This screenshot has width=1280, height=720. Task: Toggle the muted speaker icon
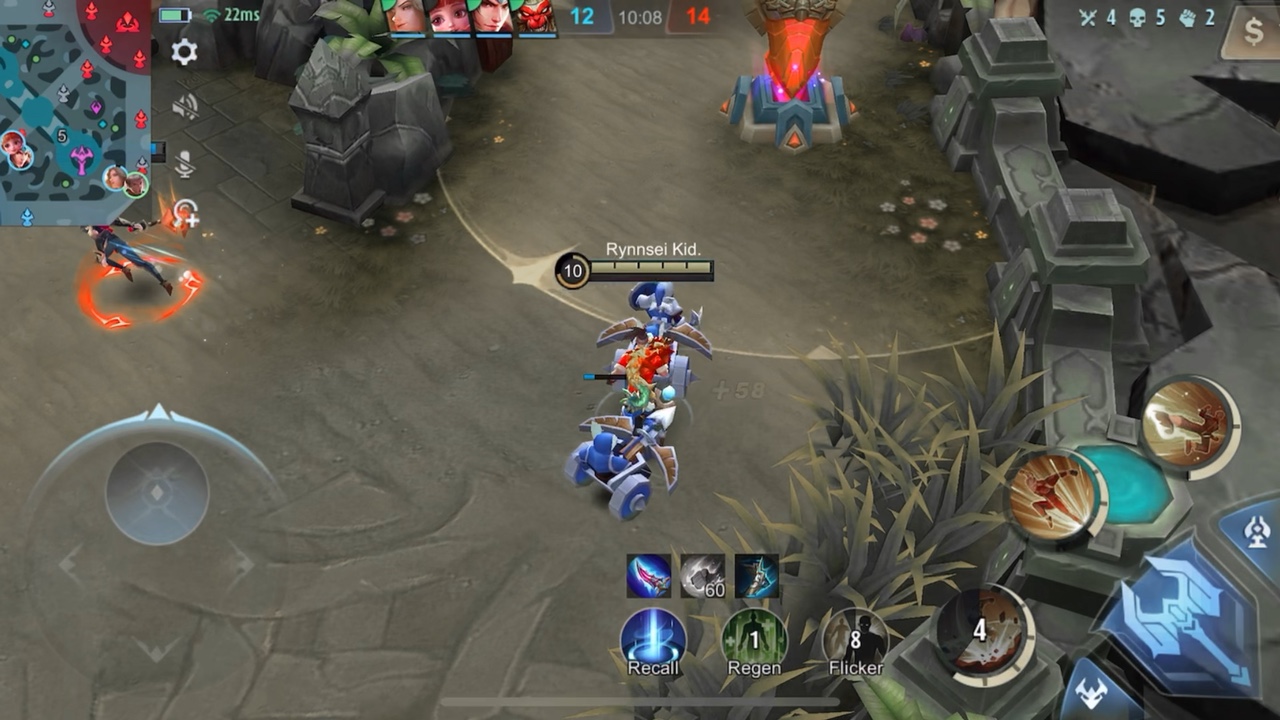tap(185, 107)
